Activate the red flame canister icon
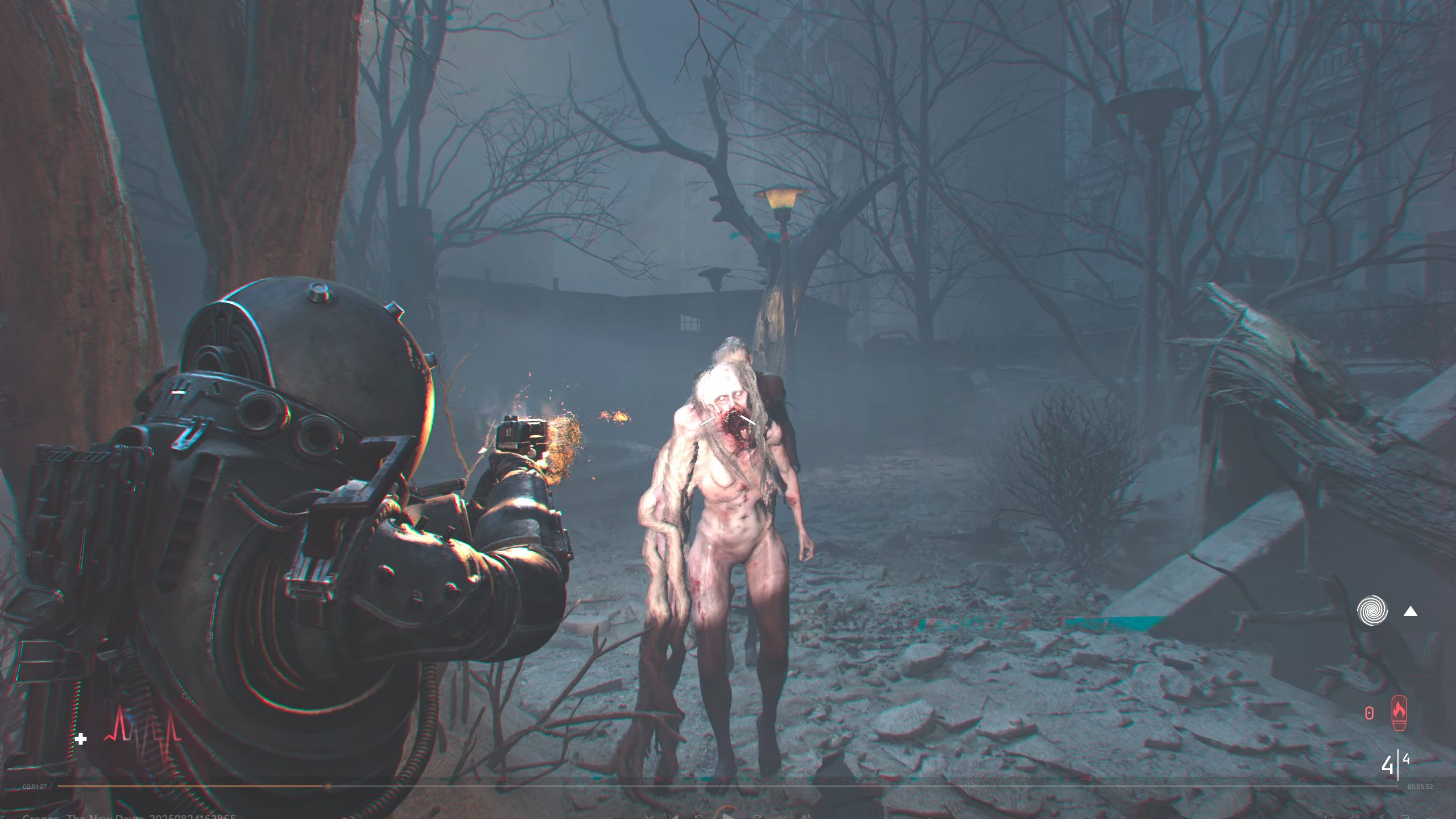Viewport: 1456px width, 819px height. (1399, 713)
